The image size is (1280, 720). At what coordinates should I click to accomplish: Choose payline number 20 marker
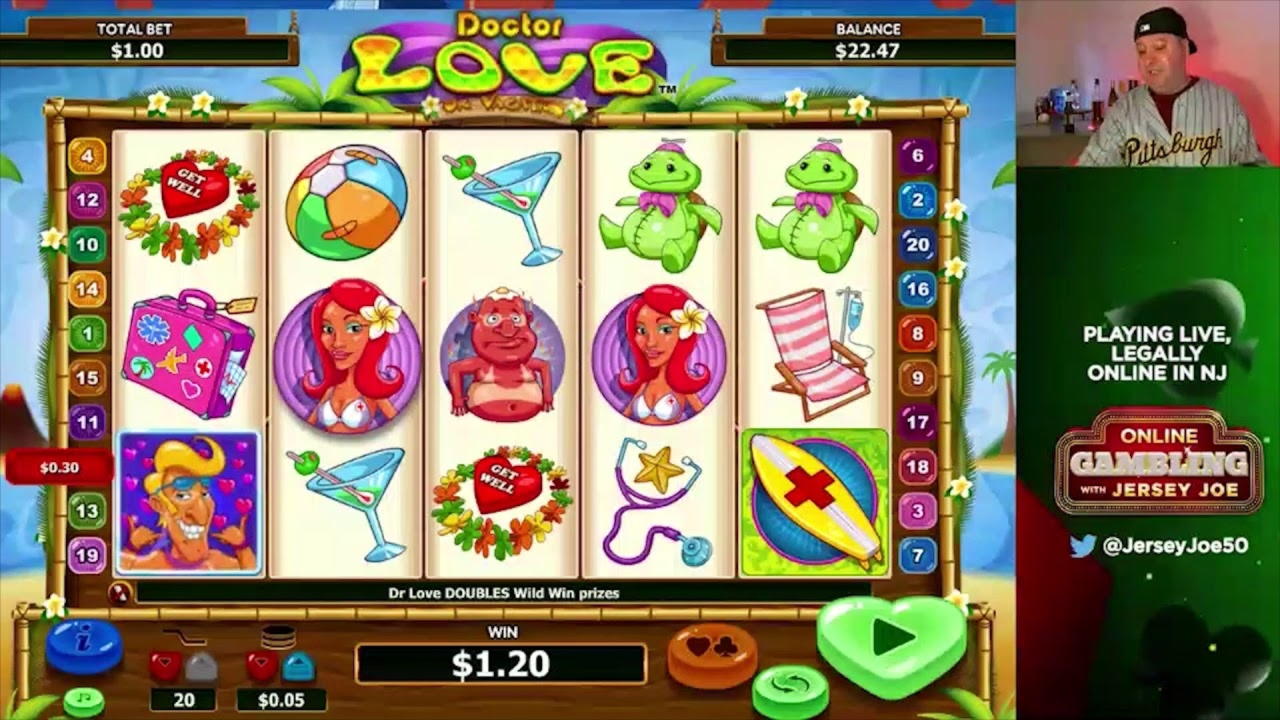(x=917, y=244)
